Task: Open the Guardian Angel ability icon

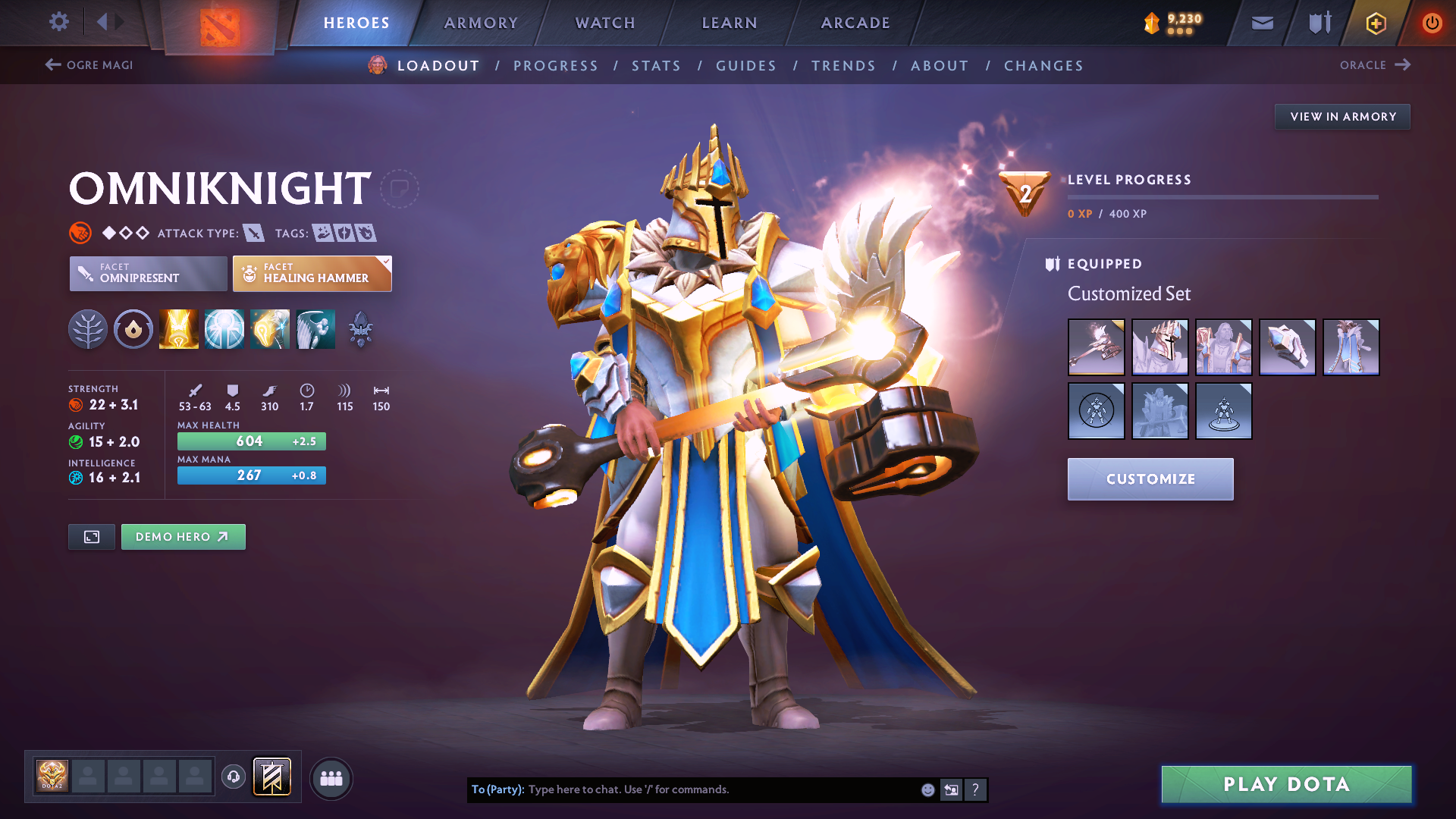Action: click(x=315, y=328)
